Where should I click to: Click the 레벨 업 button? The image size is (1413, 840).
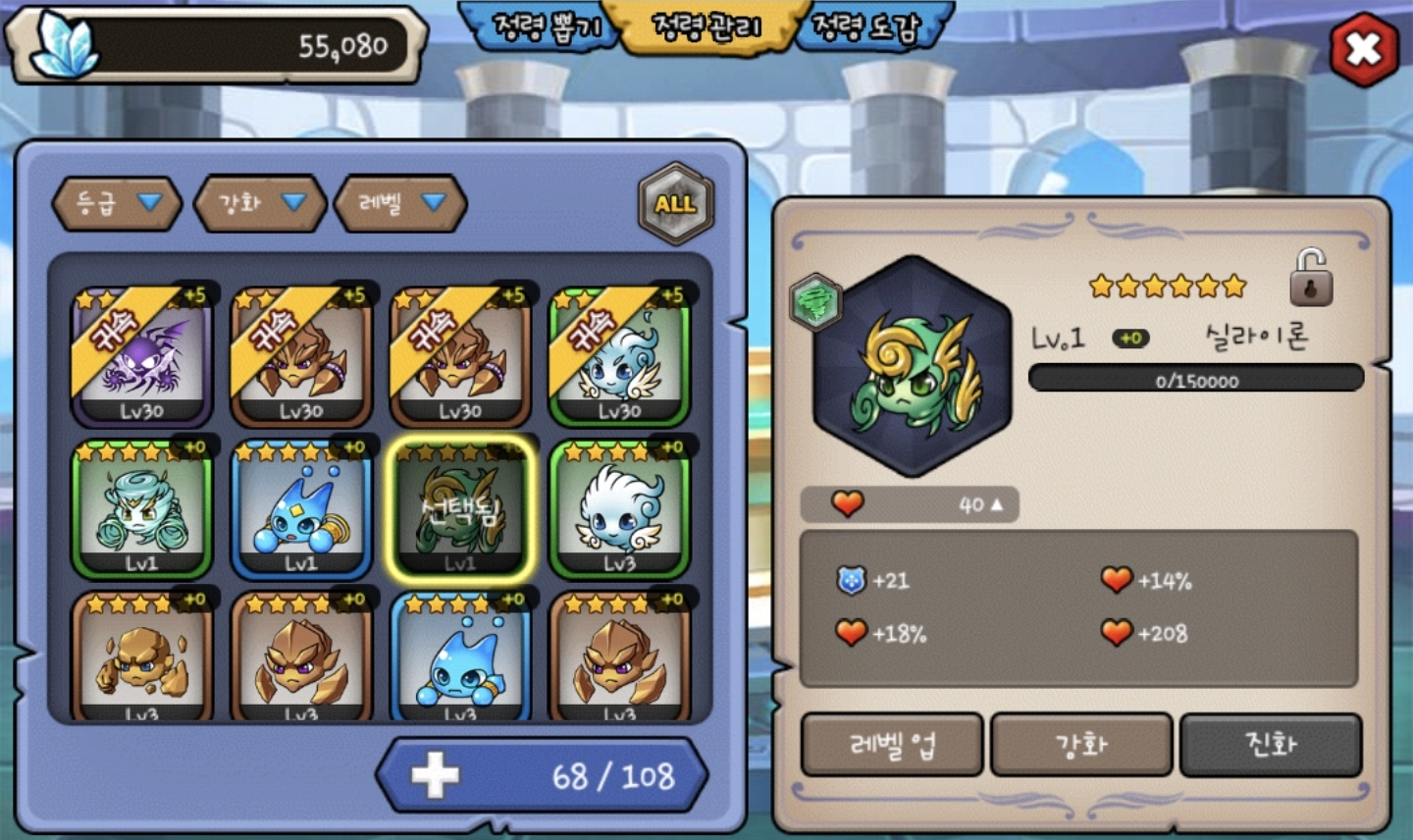coord(892,745)
